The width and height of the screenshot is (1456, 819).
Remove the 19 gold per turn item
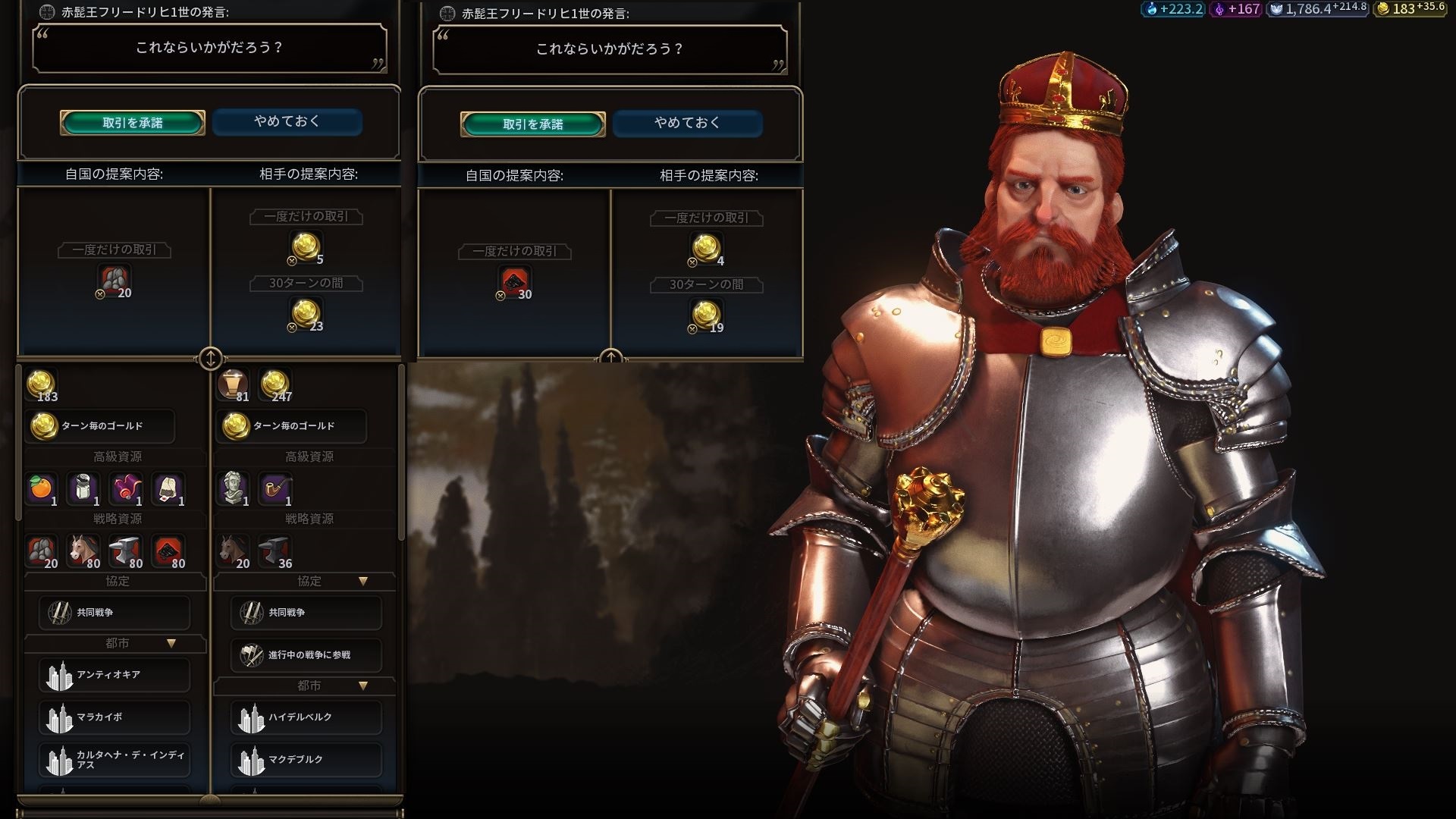[x=706, y=315]
